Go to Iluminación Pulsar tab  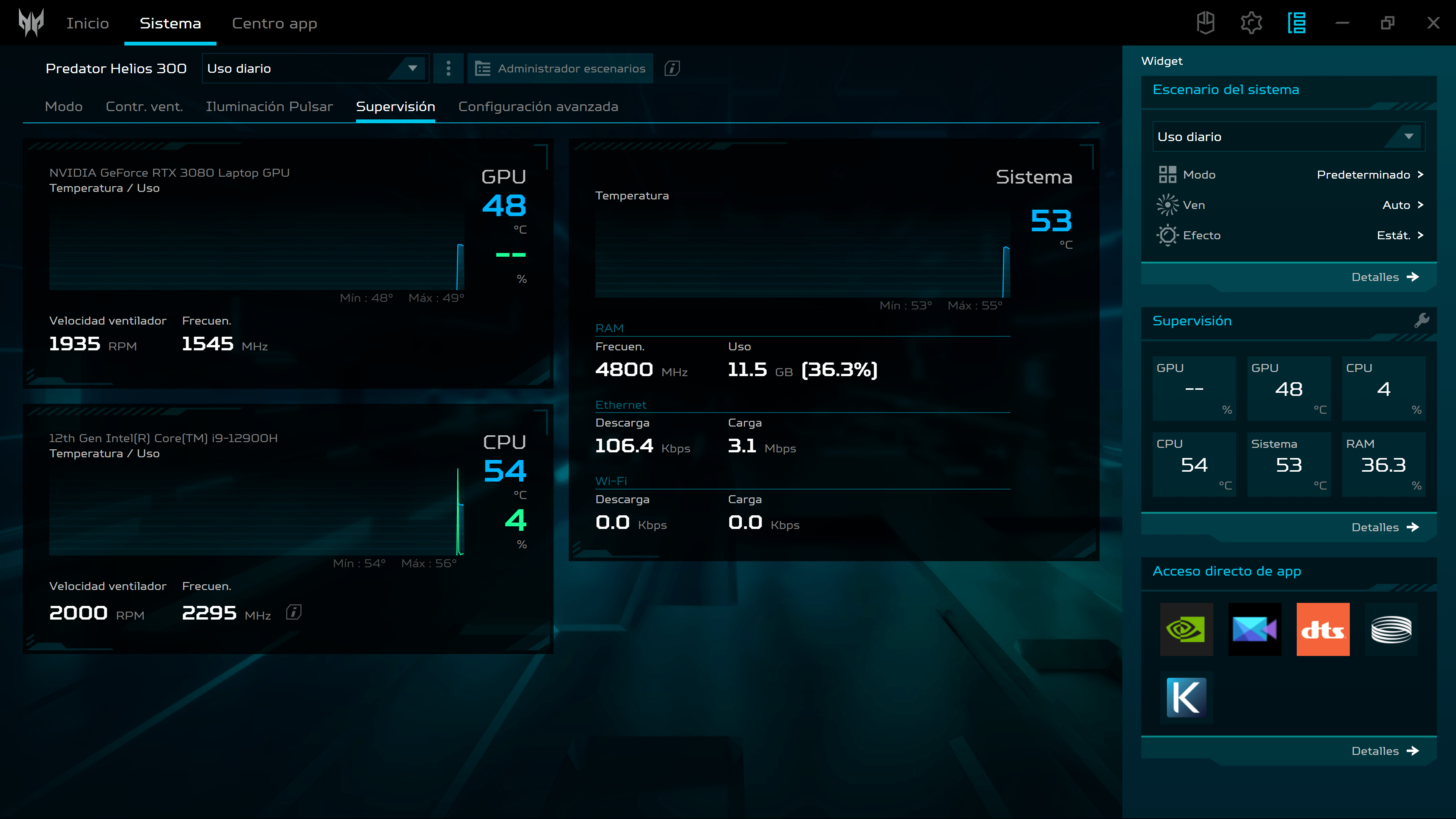269,107
